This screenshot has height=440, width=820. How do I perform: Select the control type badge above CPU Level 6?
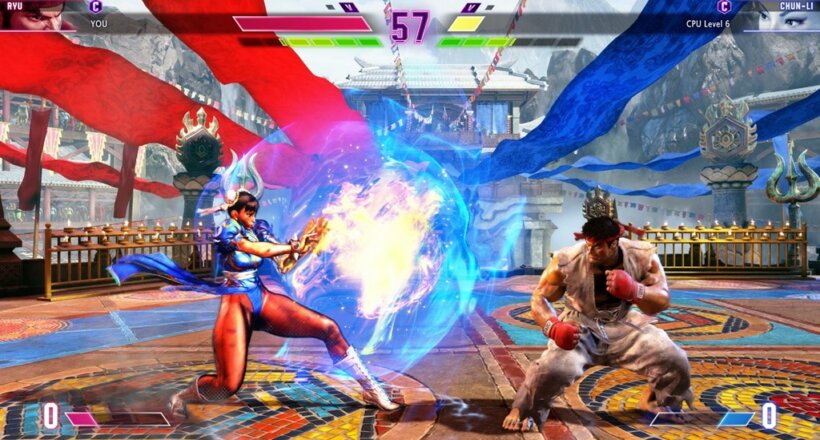723,6
